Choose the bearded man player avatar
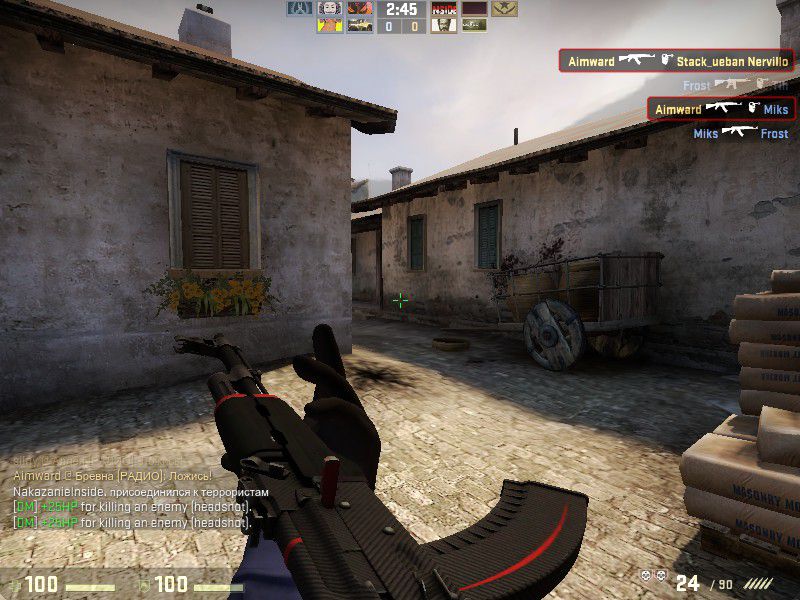The image size is (800, 600). (x=443, y=26)
